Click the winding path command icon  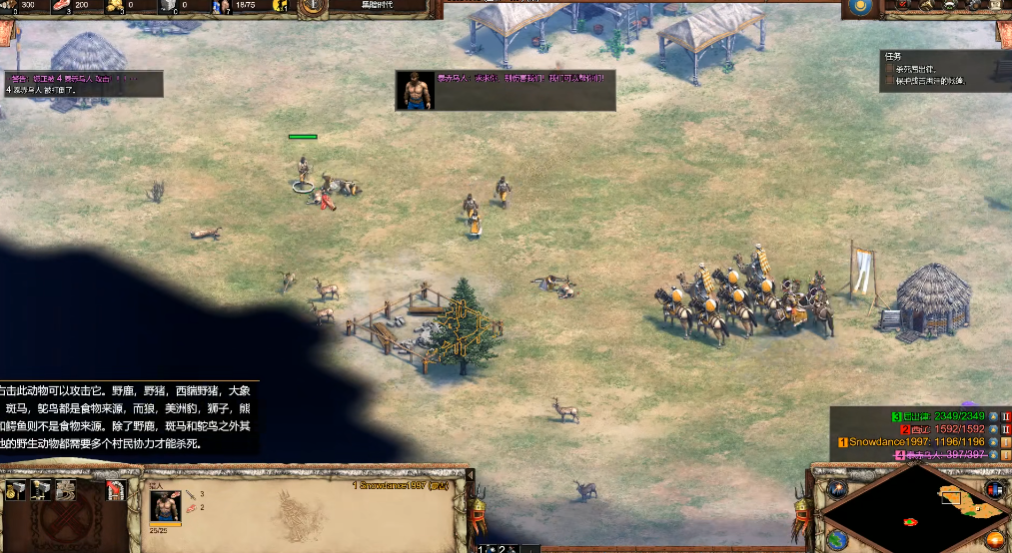tap(65, 490)
